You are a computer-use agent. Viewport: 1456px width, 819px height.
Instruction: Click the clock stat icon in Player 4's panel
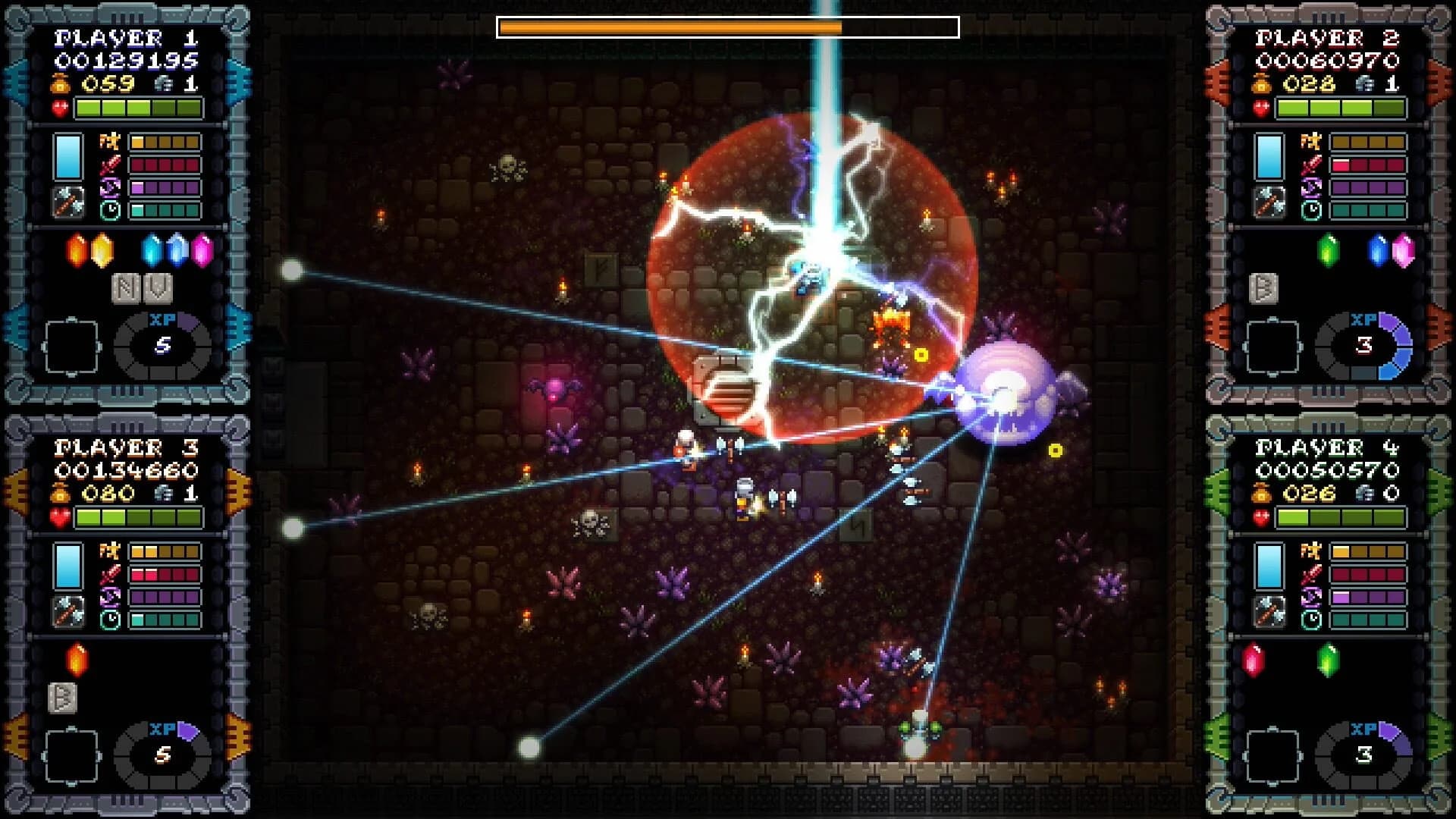(1311, 620)
